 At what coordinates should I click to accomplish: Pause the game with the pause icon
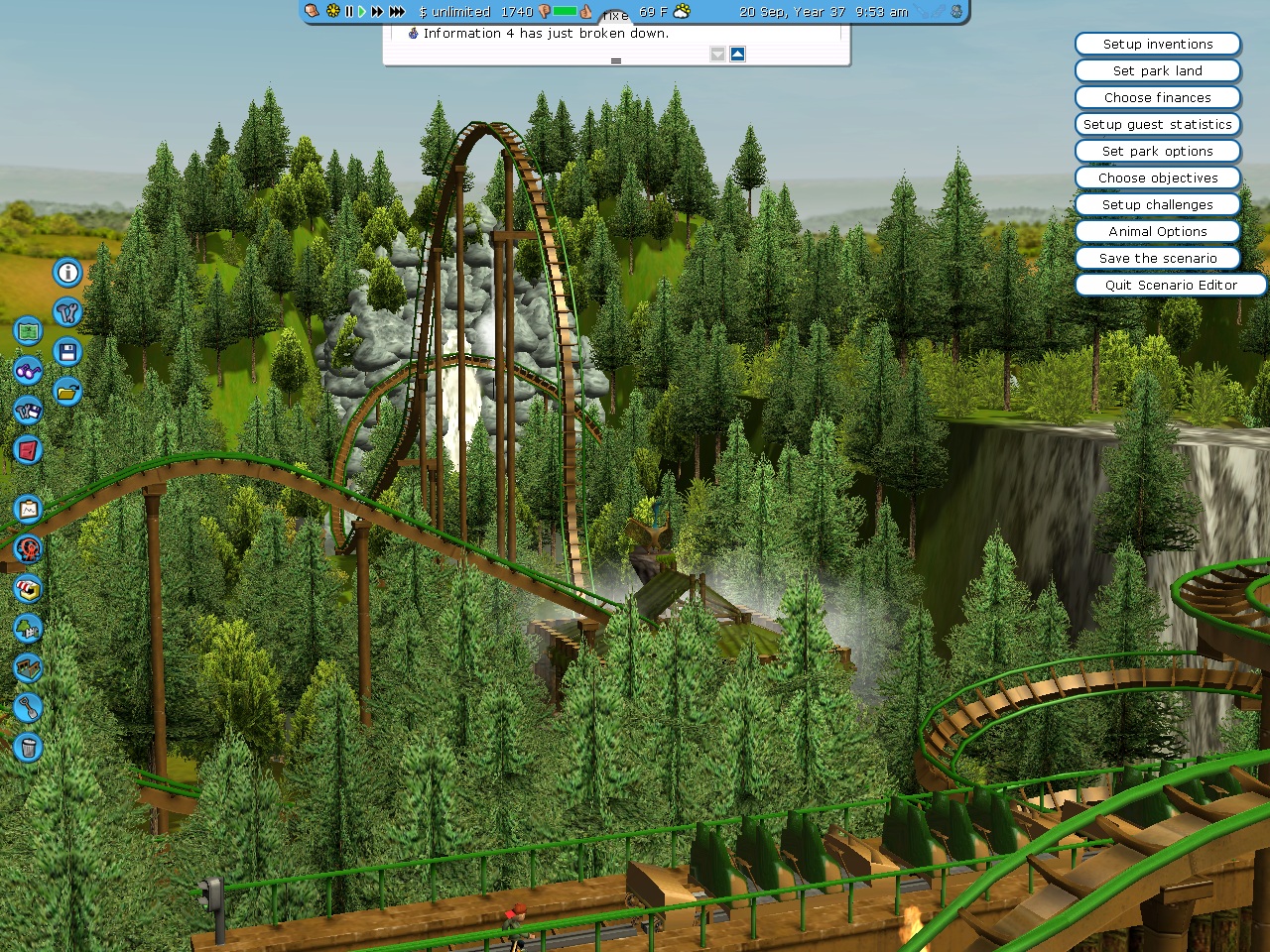[349, 12]
